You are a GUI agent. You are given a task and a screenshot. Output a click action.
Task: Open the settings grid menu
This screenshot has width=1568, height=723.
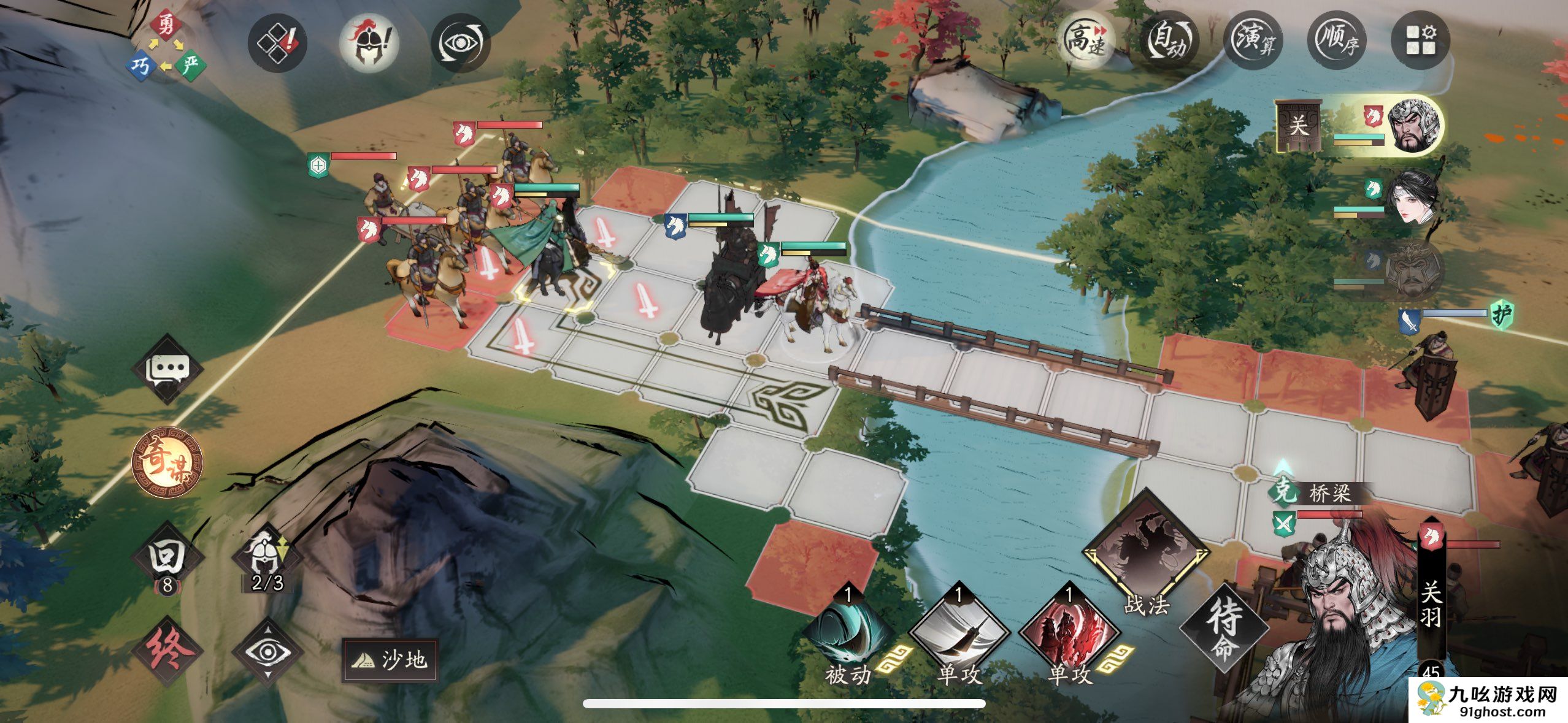[1420, 41]
